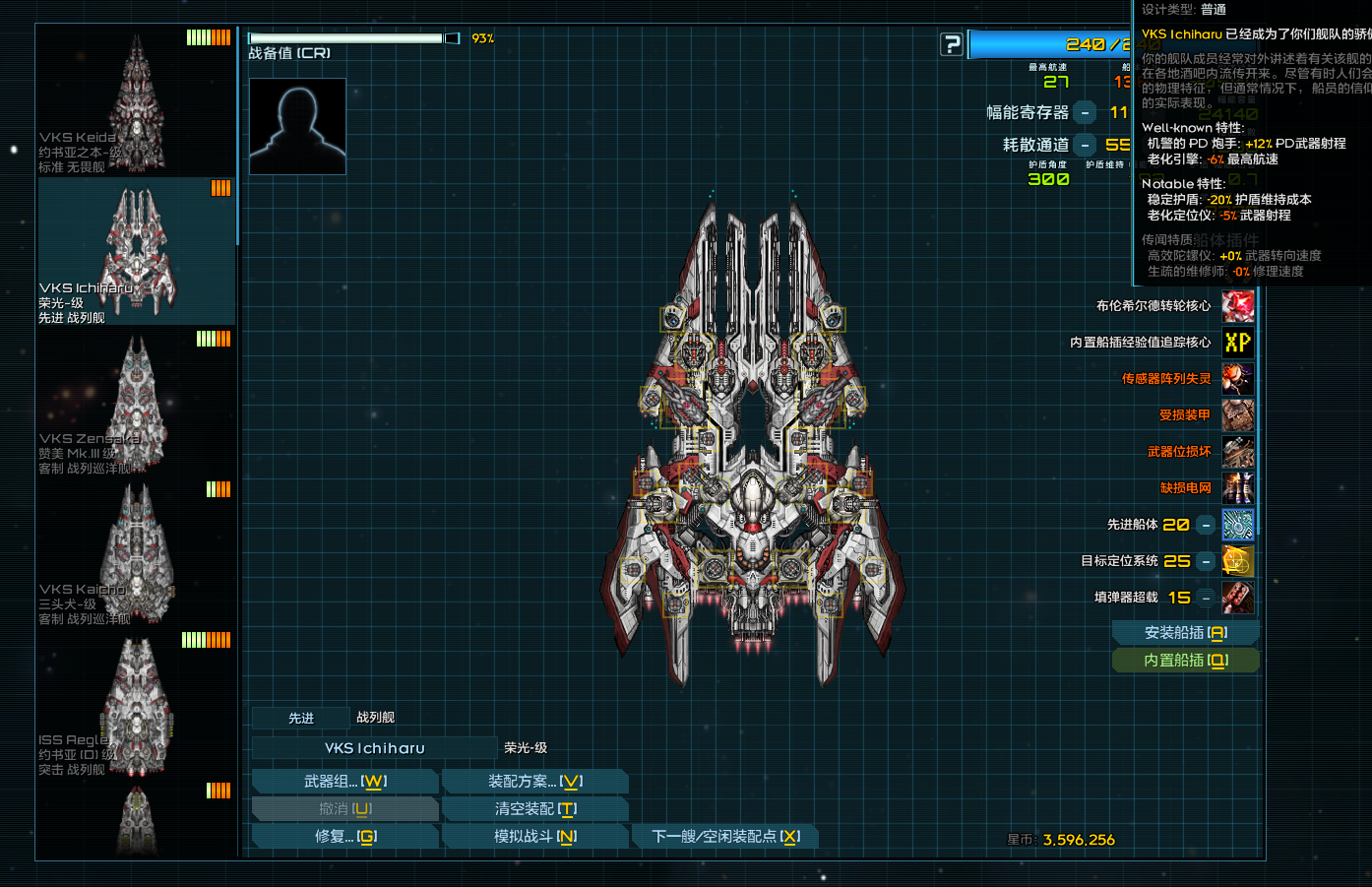Select VKS Zensaka battlecruiser

tap(137, 404)
